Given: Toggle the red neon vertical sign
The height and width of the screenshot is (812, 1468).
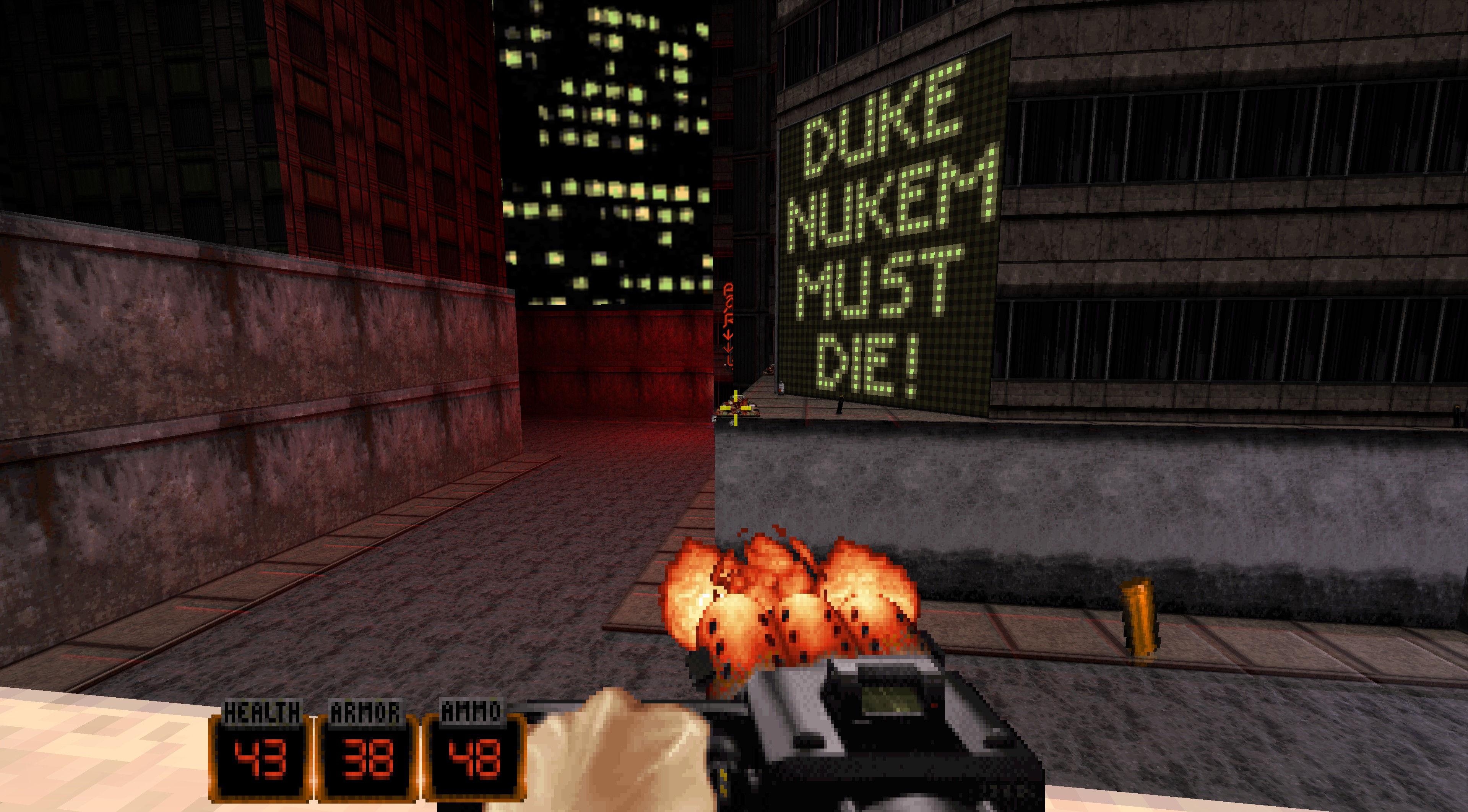Looking at the screenshot, I should pos(728,310).
